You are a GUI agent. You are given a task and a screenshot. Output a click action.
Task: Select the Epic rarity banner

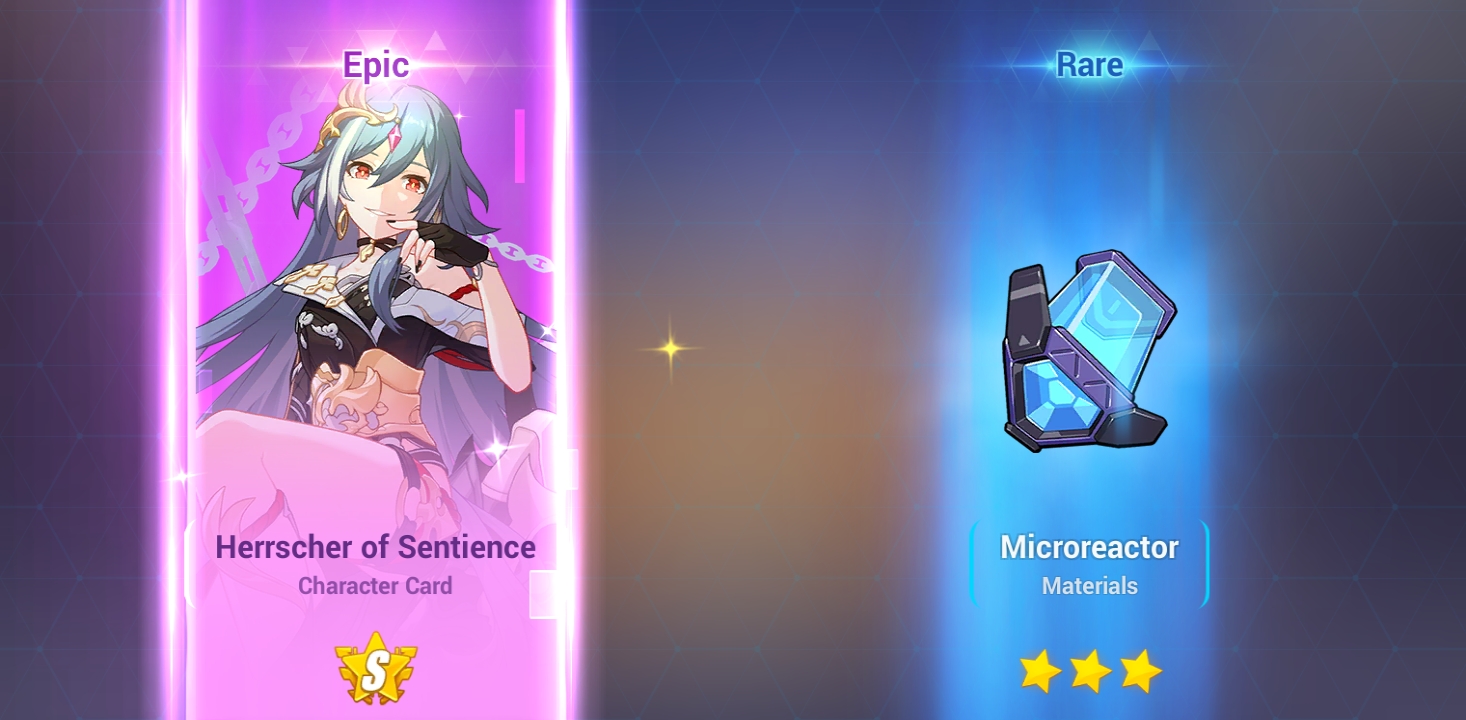pyautogui.click(x=376, y=65)
